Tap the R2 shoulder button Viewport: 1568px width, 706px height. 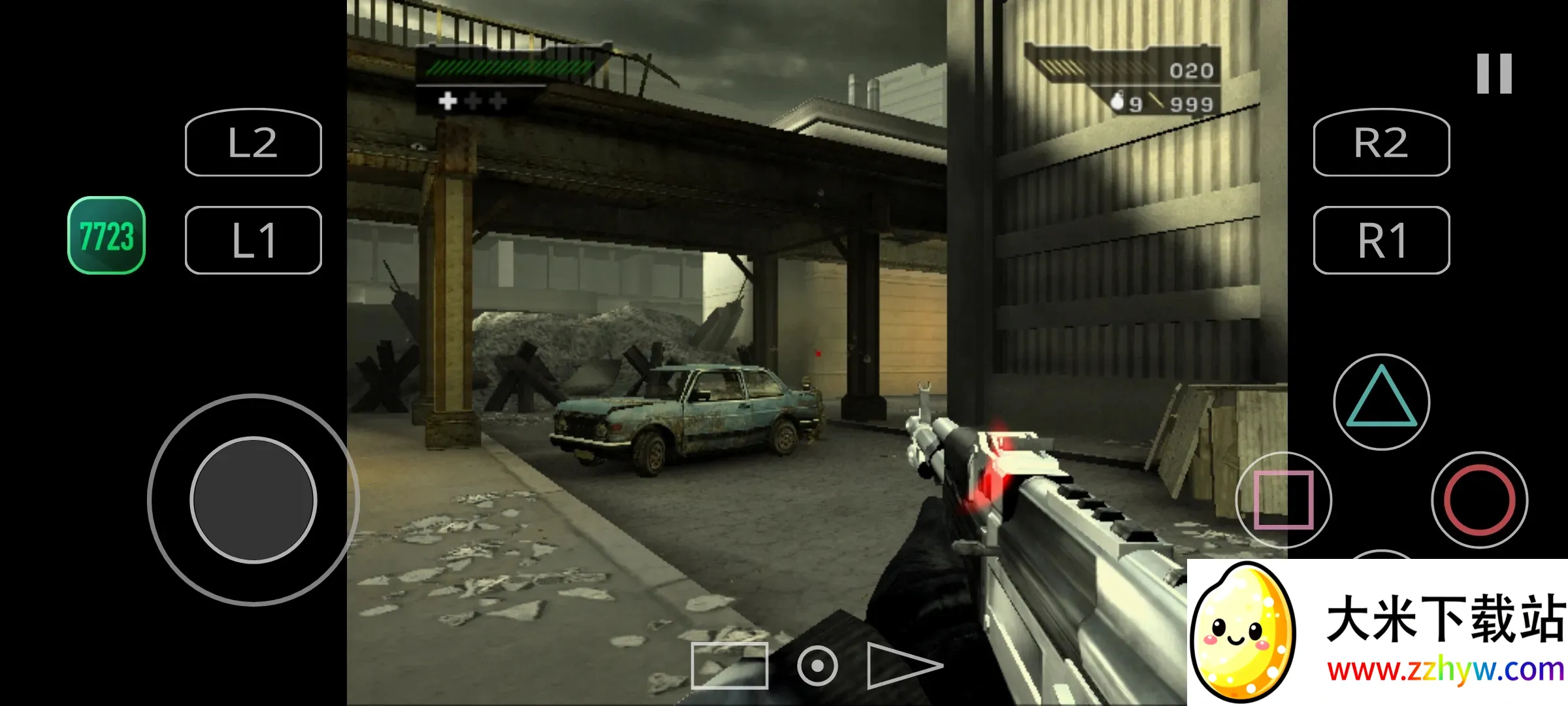1381,143
